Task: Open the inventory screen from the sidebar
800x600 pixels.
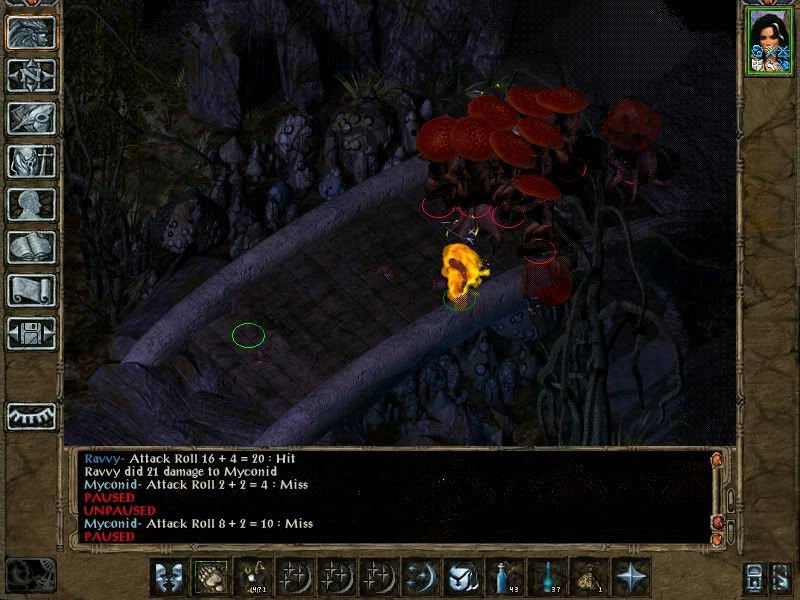Action: tap(31, 161)
